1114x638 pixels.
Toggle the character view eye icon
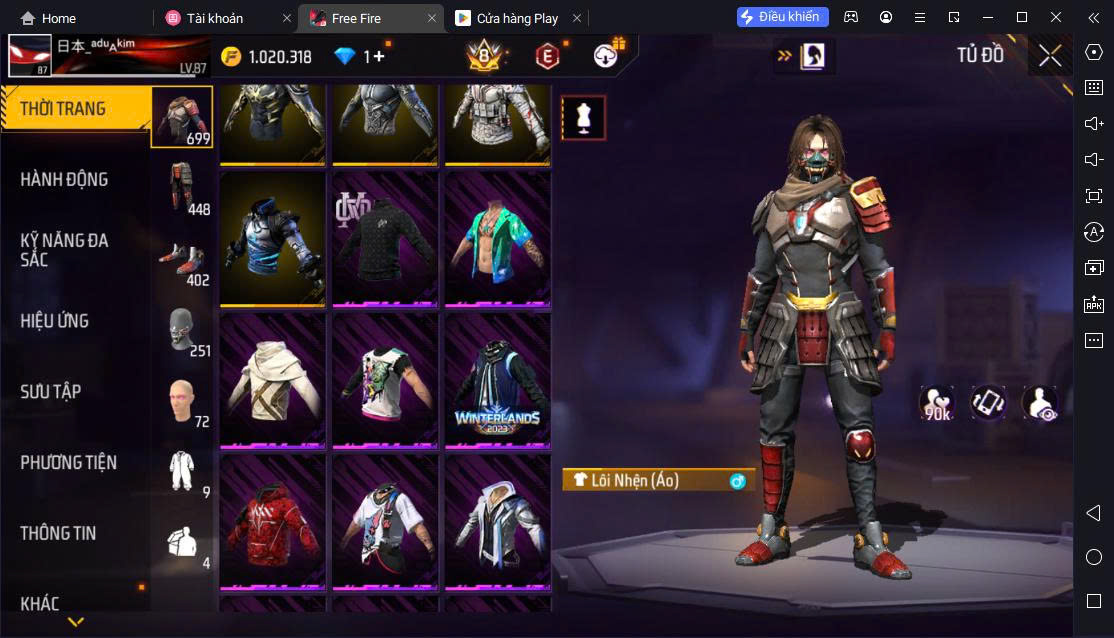[1040, 402]
